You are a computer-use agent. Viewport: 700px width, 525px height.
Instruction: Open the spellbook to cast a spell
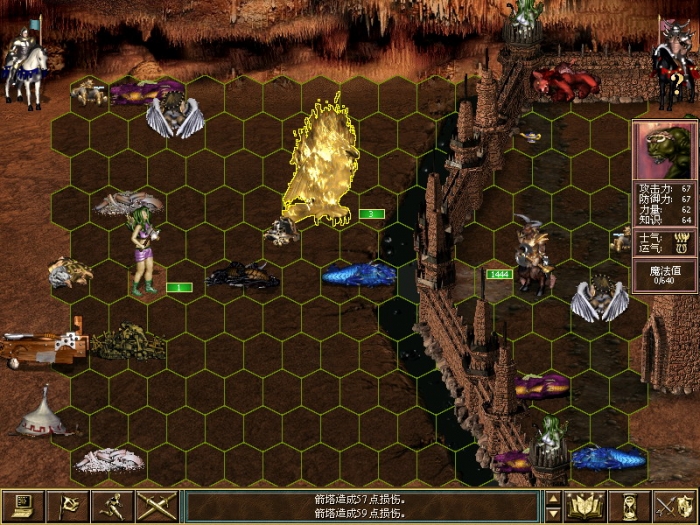click(585, 506)
